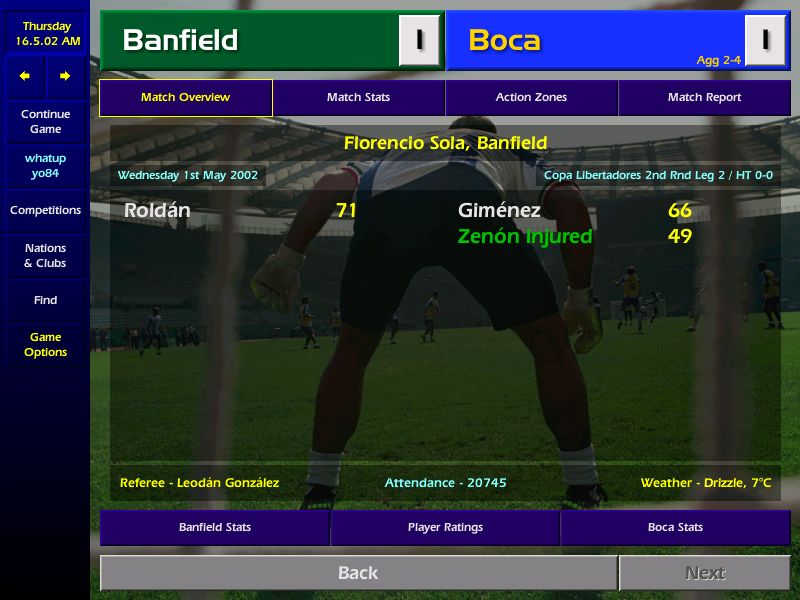Viewport: 800px width, 600px height.
Task: Click the Back button
Action: tap(358, 573)
